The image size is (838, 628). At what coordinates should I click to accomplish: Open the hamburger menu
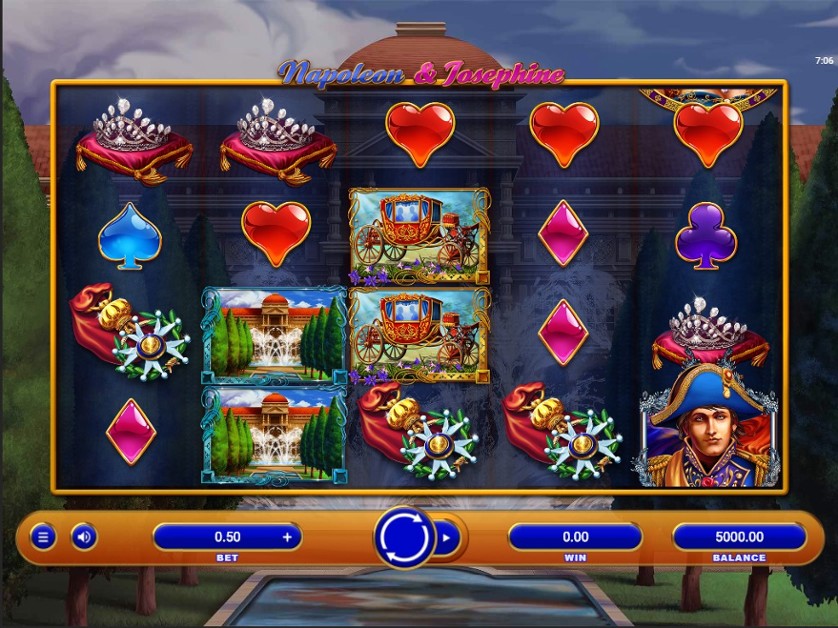click(42, 537)
